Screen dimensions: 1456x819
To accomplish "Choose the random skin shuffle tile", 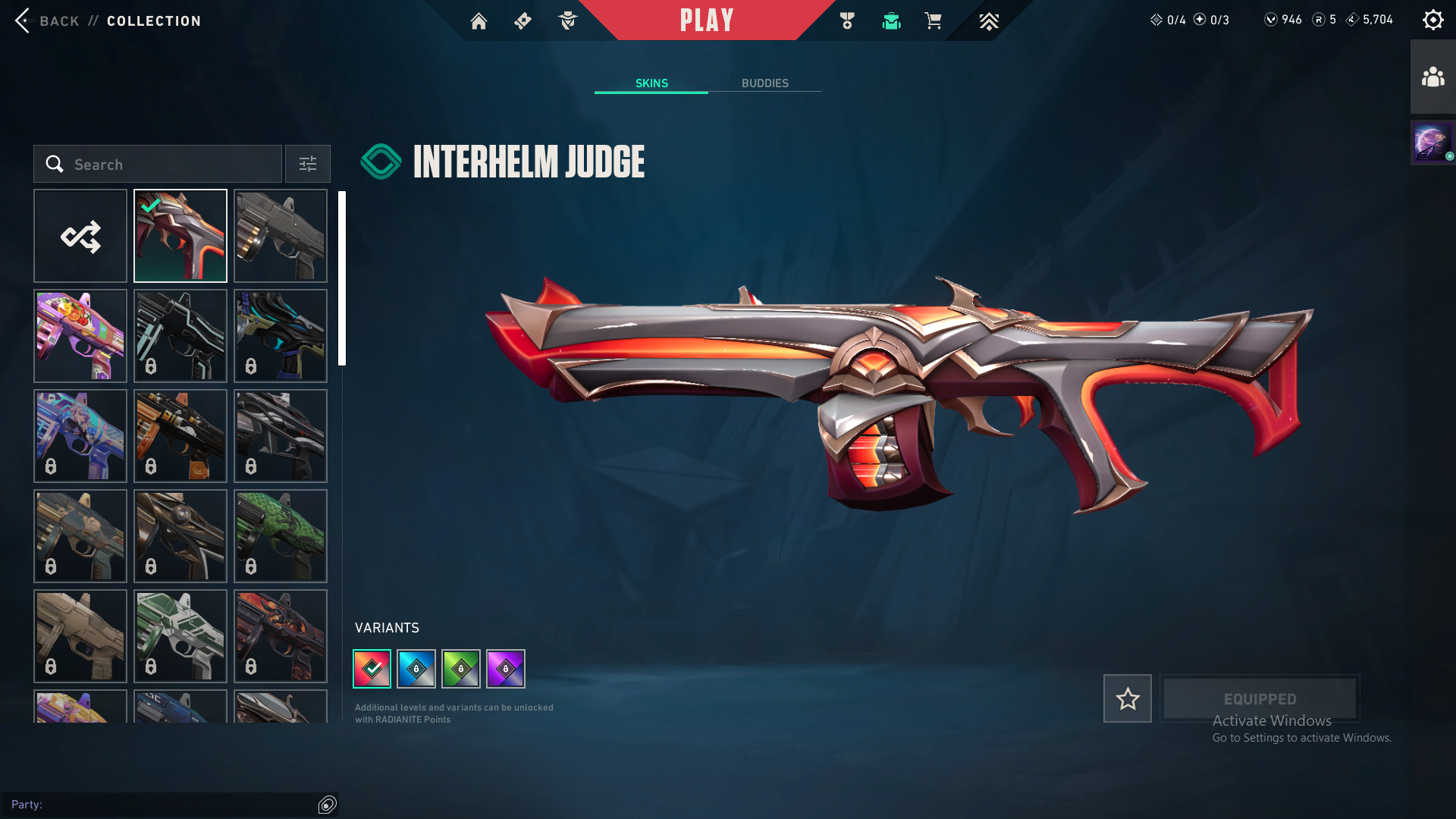I will pos(80,236).
